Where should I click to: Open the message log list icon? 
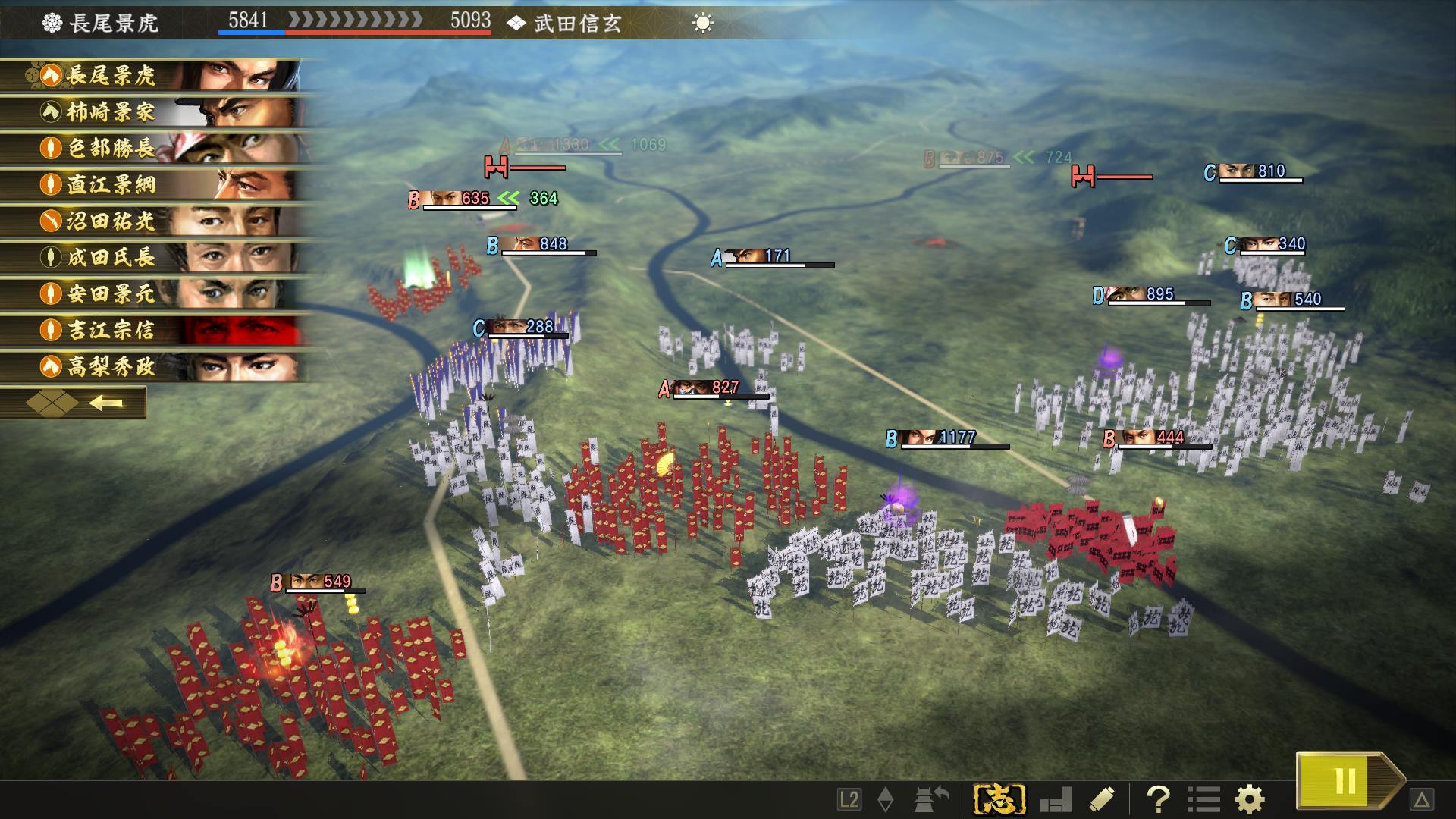click(1204, 798)
